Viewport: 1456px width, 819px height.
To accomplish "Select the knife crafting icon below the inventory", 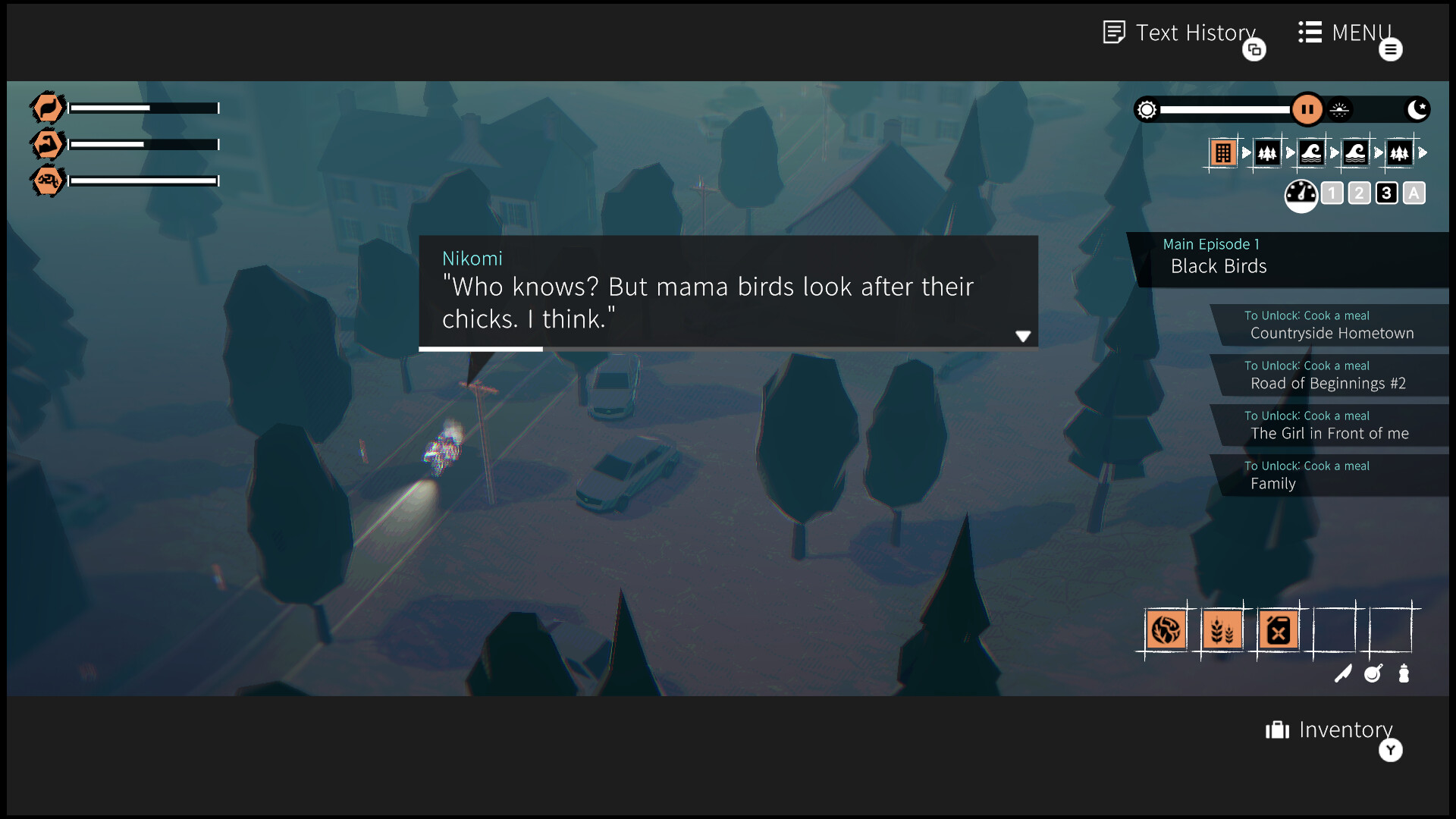I will tap(1343, 673).
